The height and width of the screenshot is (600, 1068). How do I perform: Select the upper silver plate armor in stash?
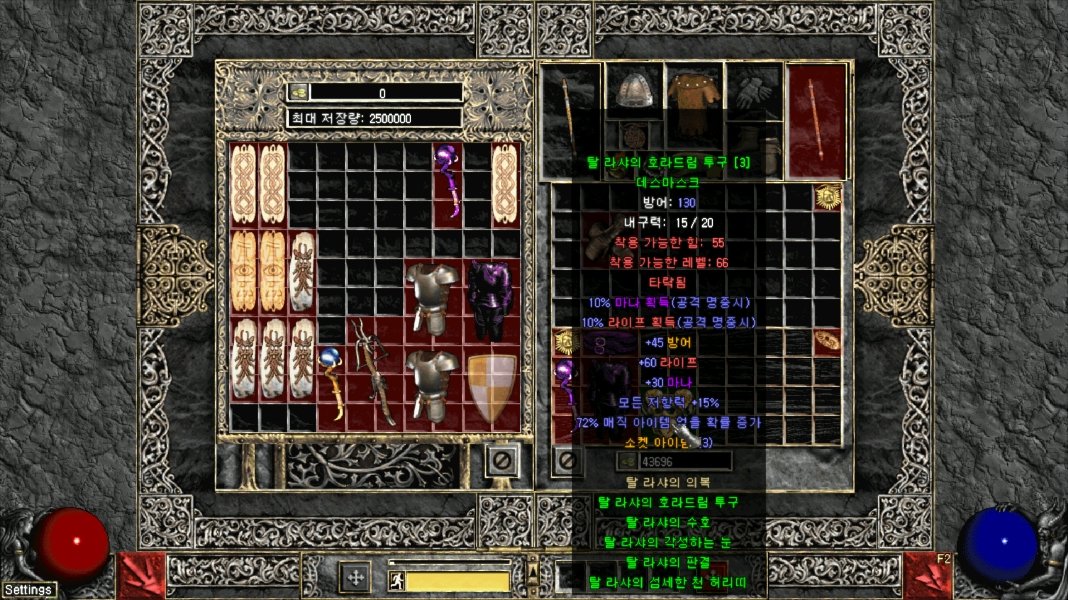click(x=433, y=299)
